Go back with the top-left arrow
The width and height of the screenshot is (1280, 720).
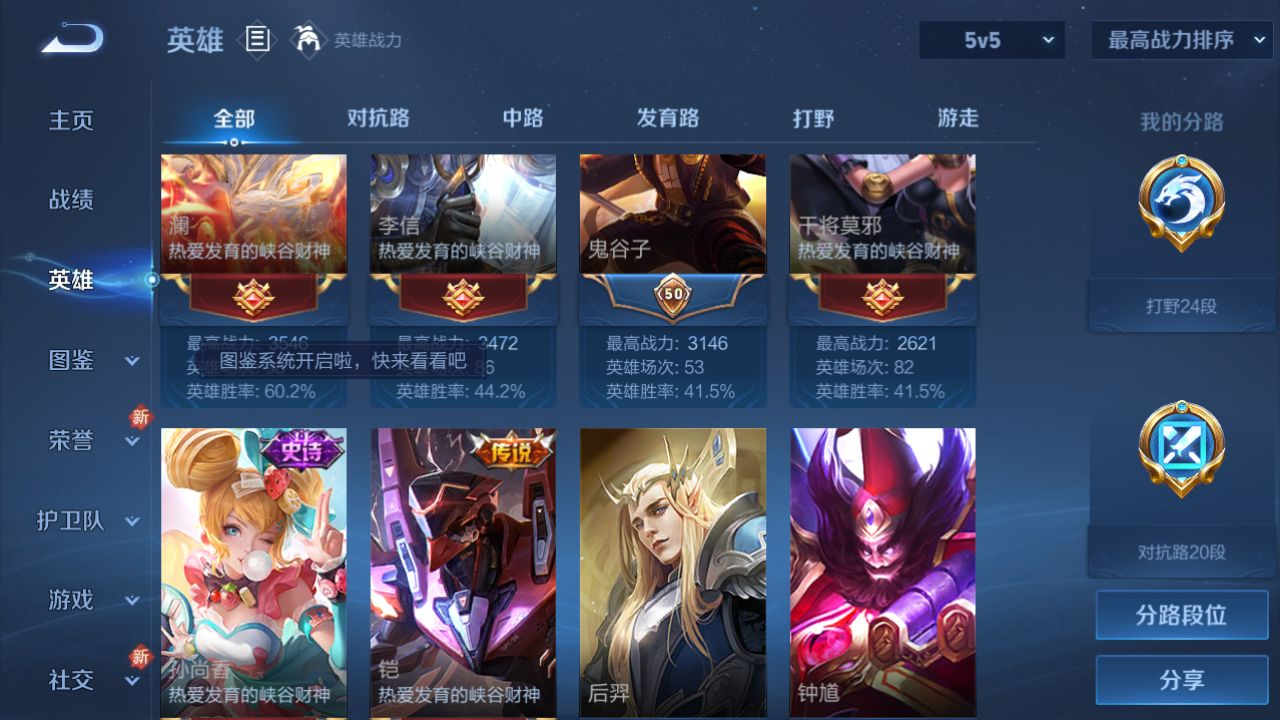[72, 40]
